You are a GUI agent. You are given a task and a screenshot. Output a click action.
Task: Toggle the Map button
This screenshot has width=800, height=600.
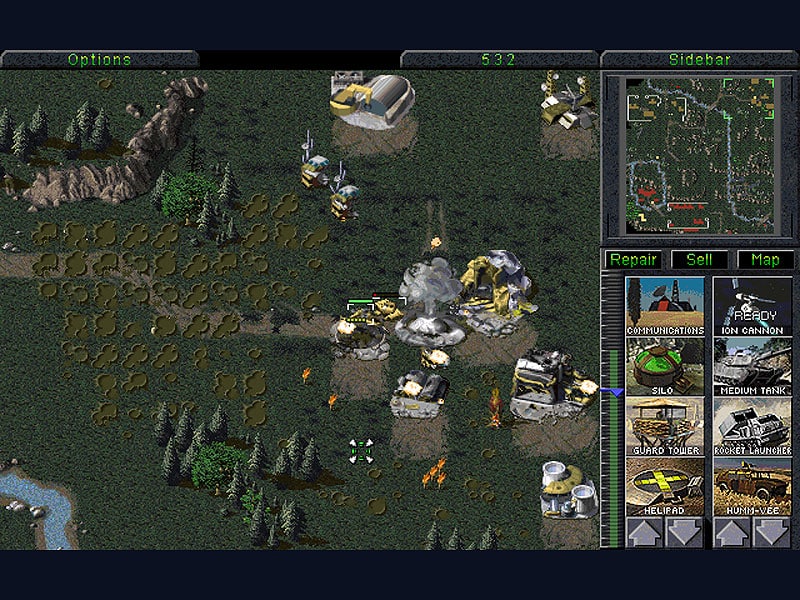(765, 260)
